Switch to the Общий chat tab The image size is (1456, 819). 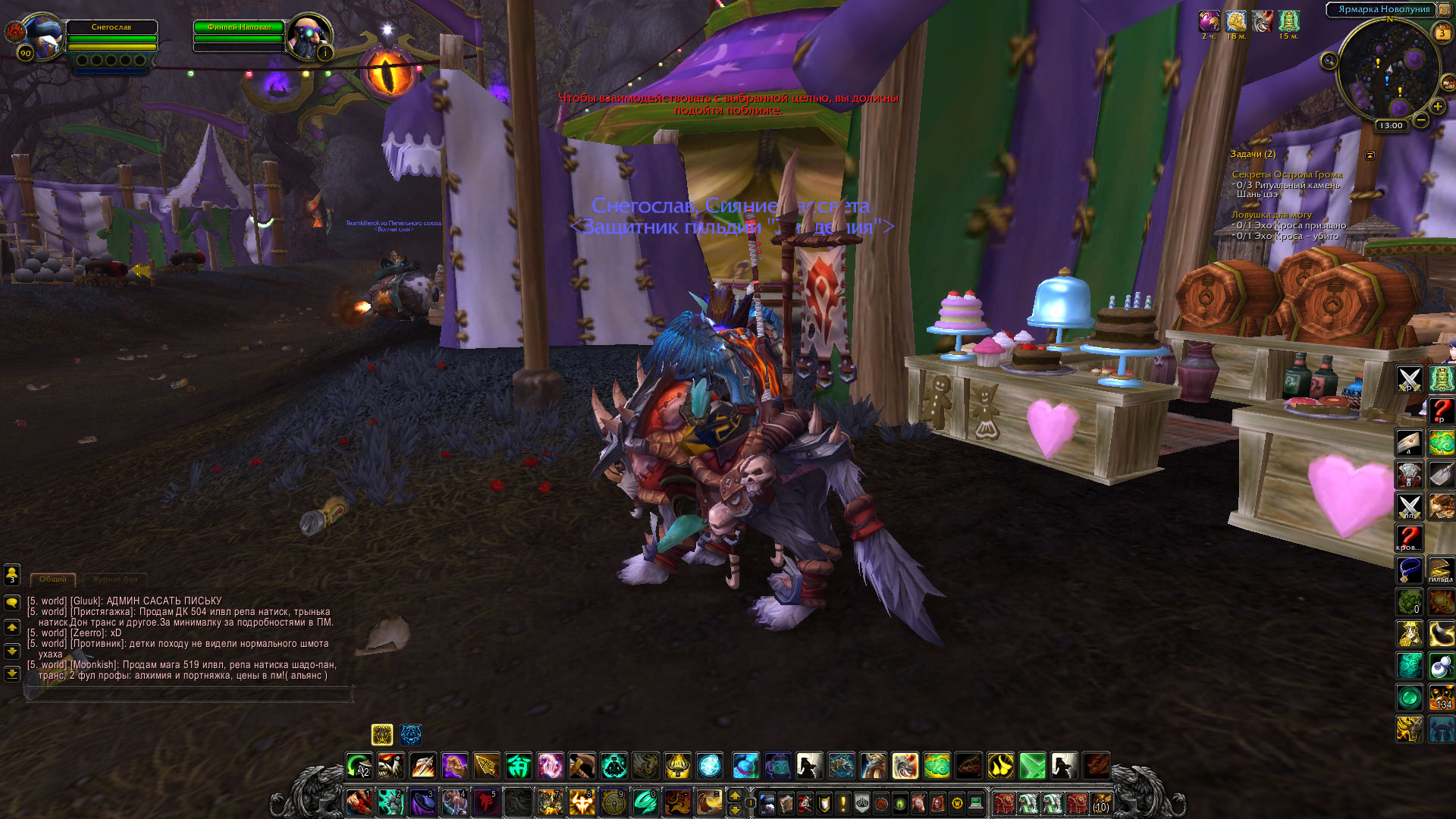[52, 579]
